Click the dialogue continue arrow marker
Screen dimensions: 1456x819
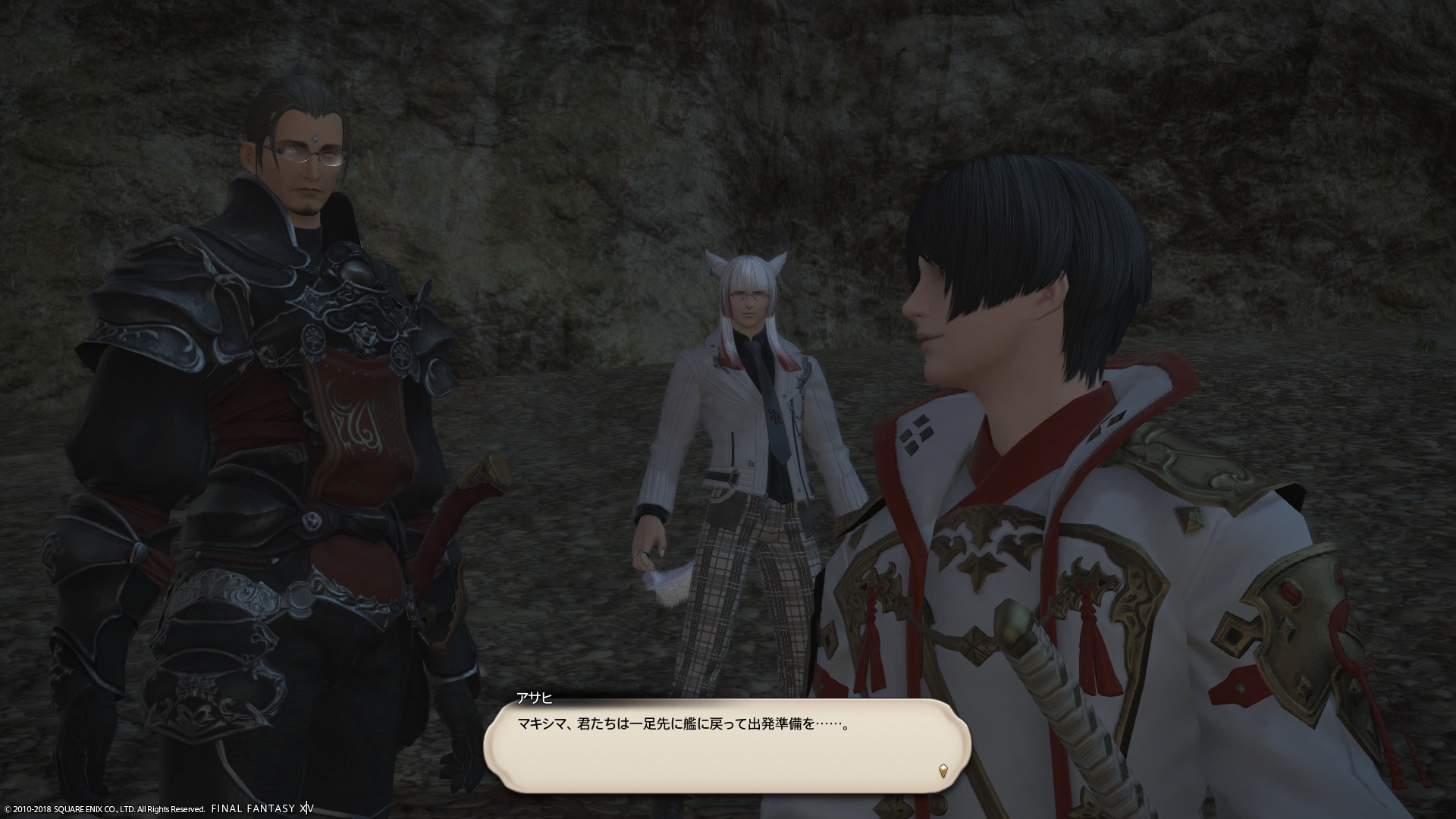click(x=943, y=771)
